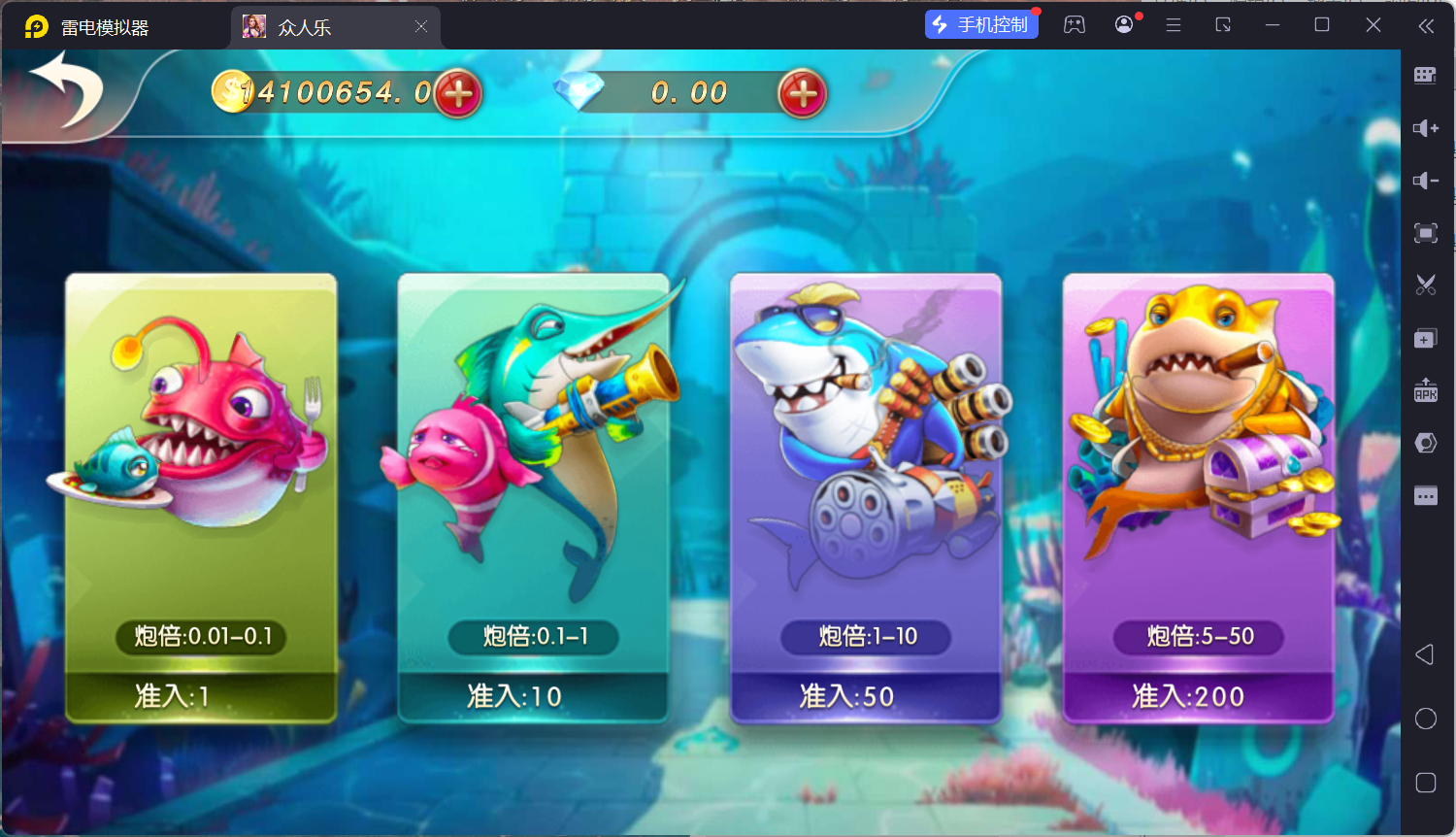Open more tools with the ellipsis icon
Viewport: 1456px width, 837px height.
point(1425,495)
